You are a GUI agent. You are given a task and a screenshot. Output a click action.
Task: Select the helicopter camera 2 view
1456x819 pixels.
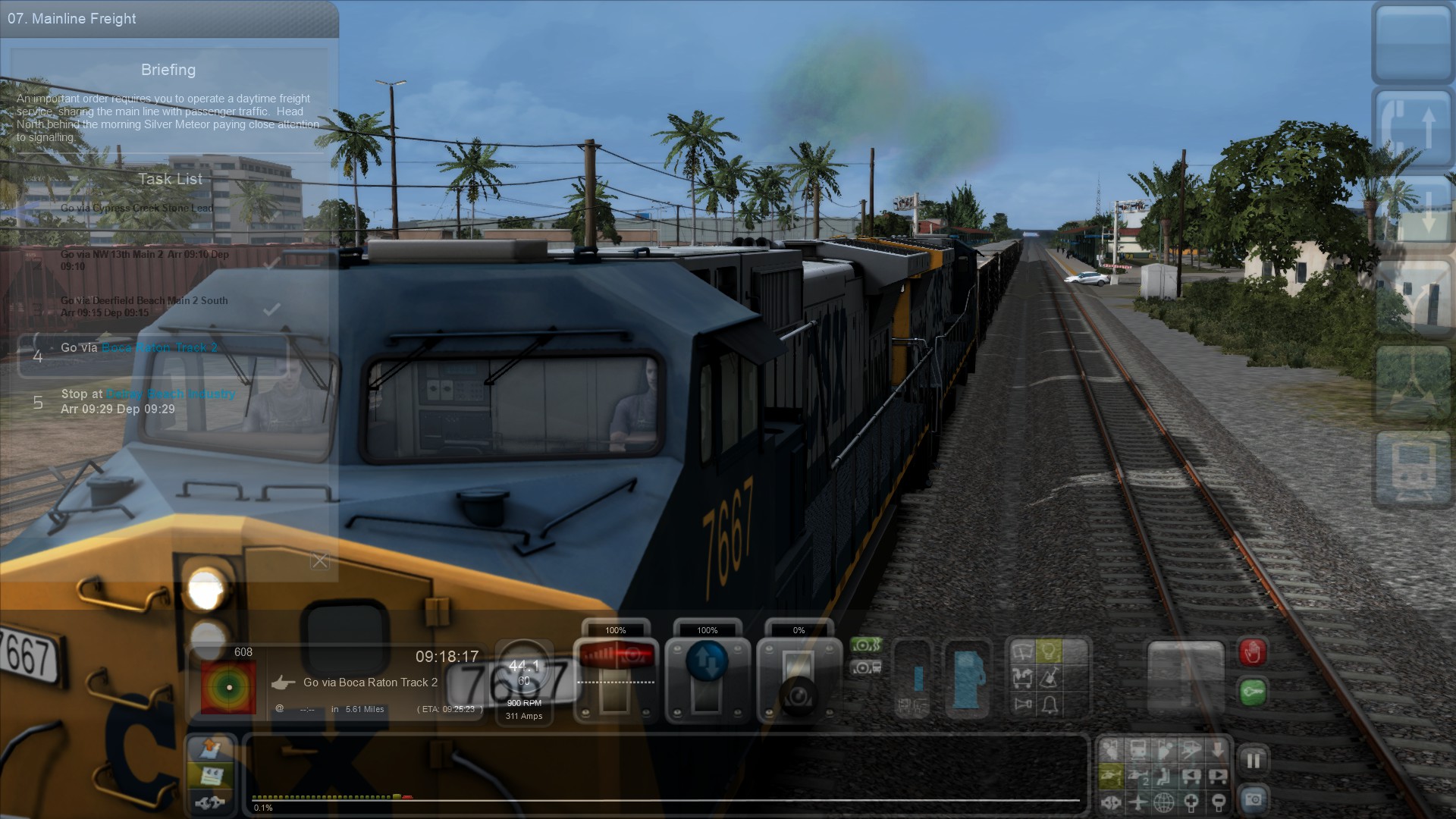coord(1137,776)
